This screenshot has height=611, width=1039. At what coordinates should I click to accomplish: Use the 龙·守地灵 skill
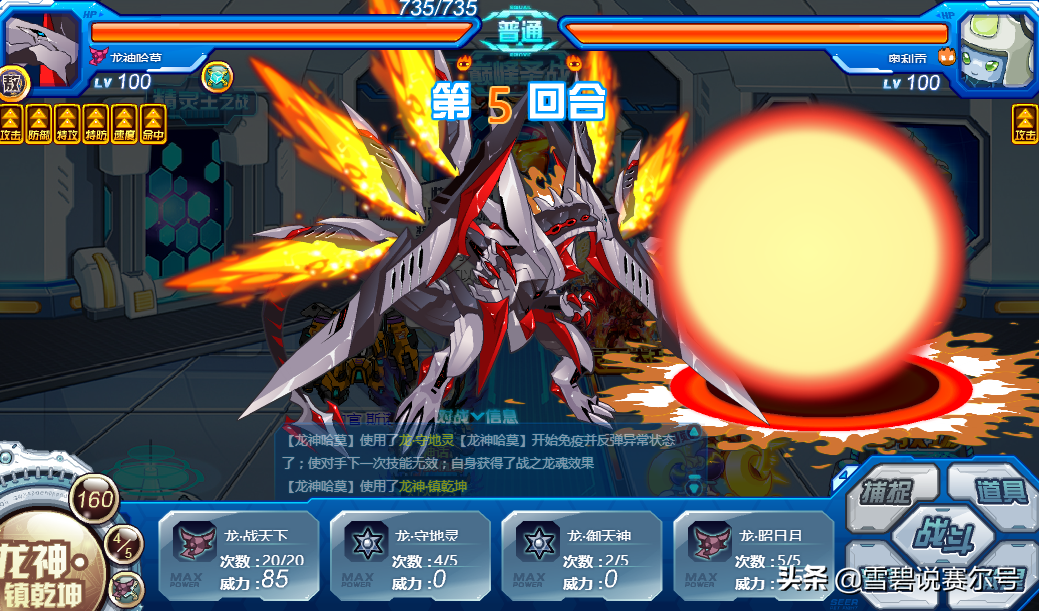pyautogui.click(x=410, y=557)
